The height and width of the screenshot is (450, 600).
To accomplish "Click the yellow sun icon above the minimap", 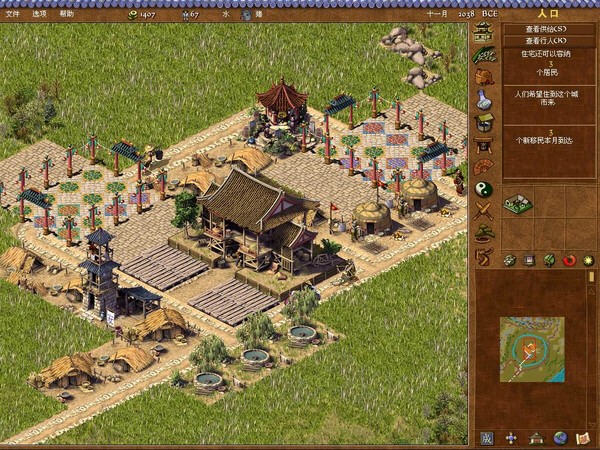I will [588, 260].
